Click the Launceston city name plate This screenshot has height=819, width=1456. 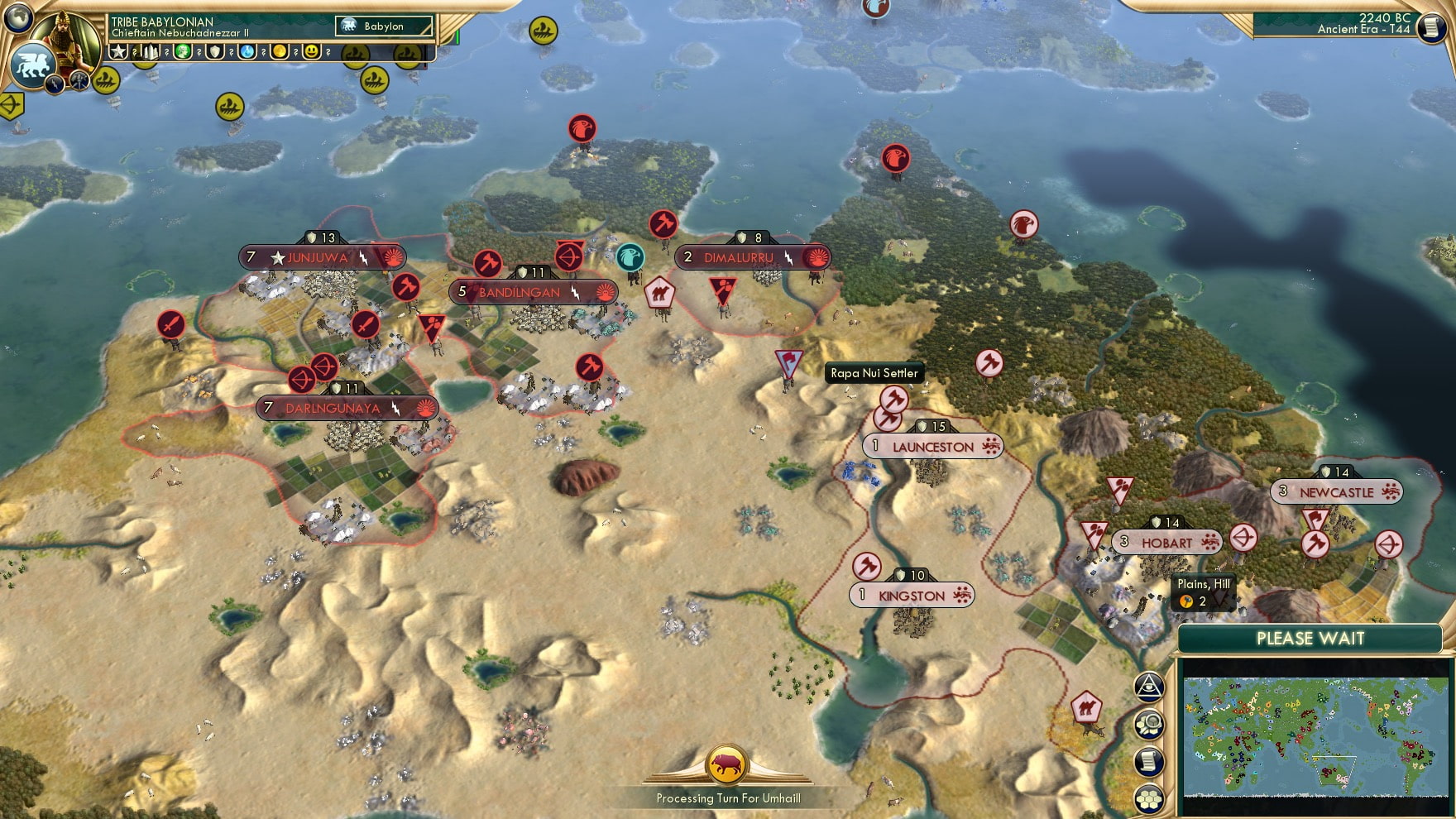pyautogui.click(x=932, y=446)
